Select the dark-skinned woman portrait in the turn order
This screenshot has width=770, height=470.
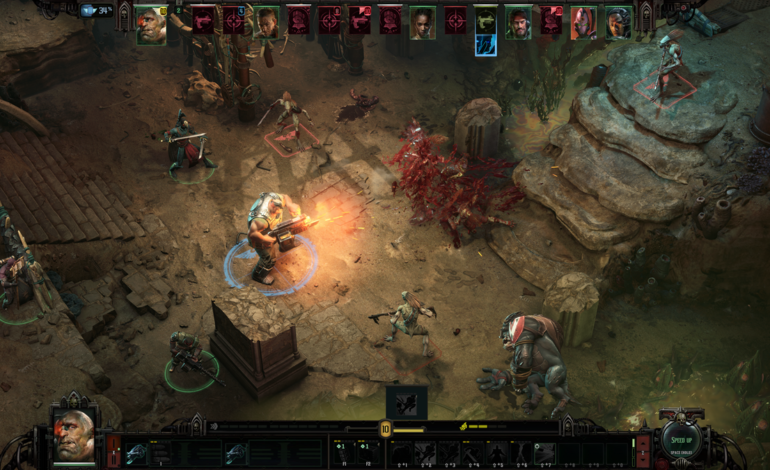pos(422,22)
